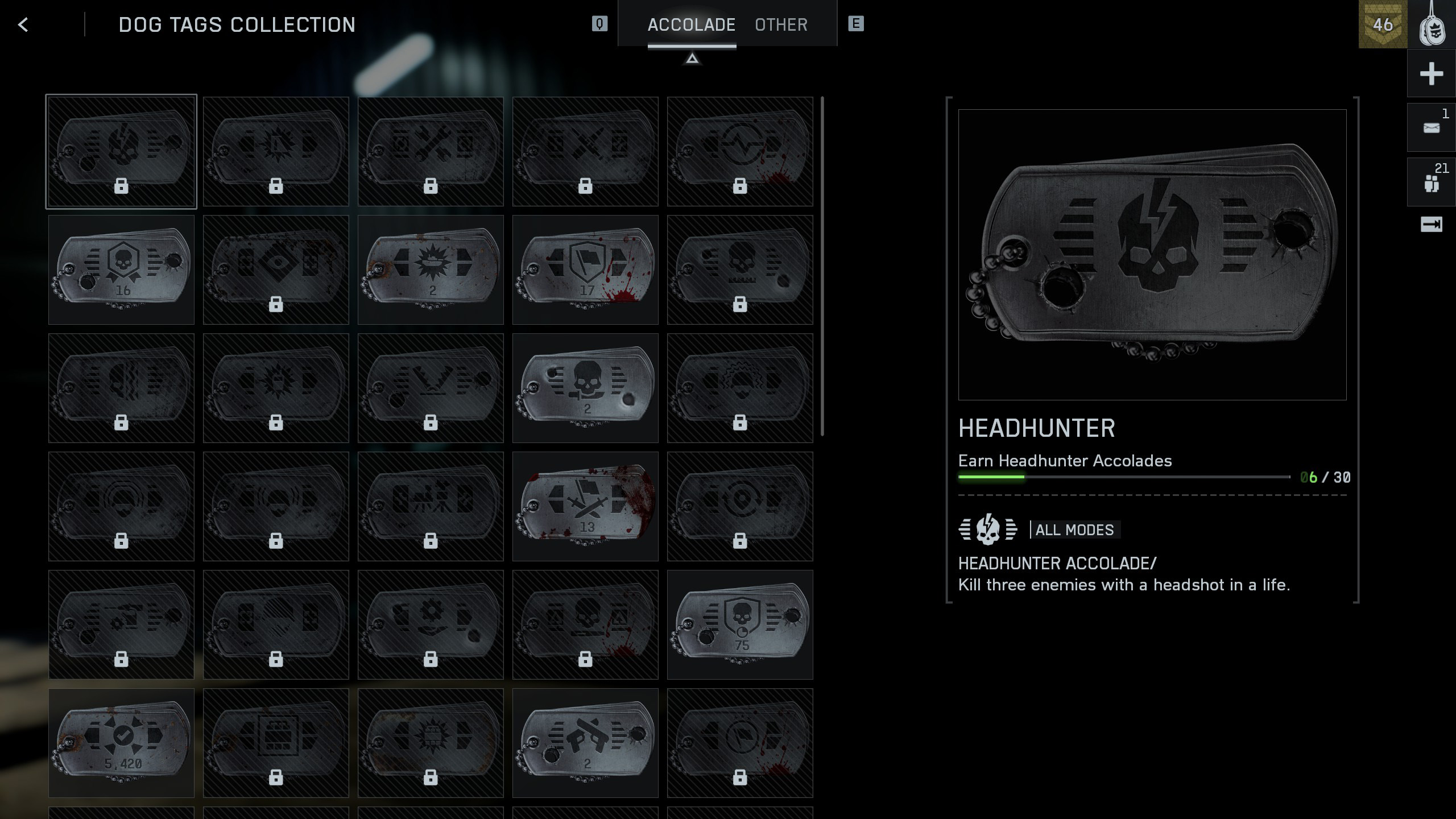
Task: Select the locked Headhunter dog tag
Action: click(121, 151)
